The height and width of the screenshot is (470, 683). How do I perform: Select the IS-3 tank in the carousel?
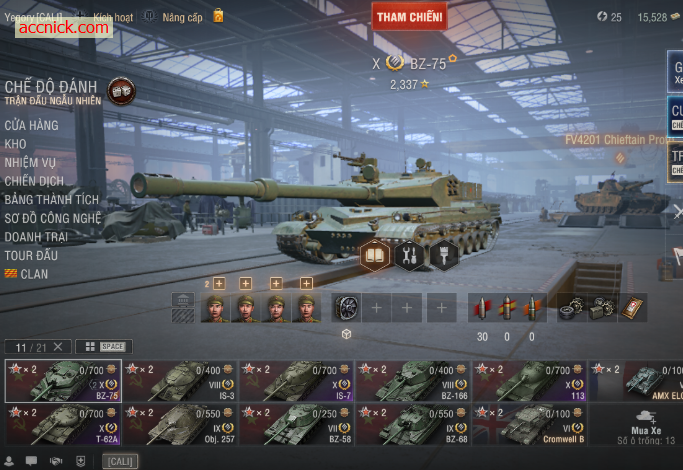coord(180,381)
